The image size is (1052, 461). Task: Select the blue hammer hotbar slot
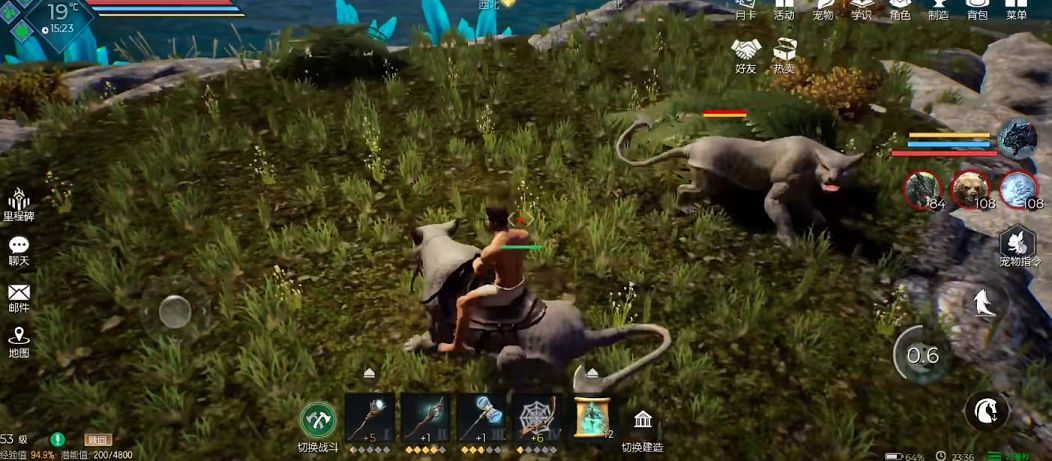[483, 417]
